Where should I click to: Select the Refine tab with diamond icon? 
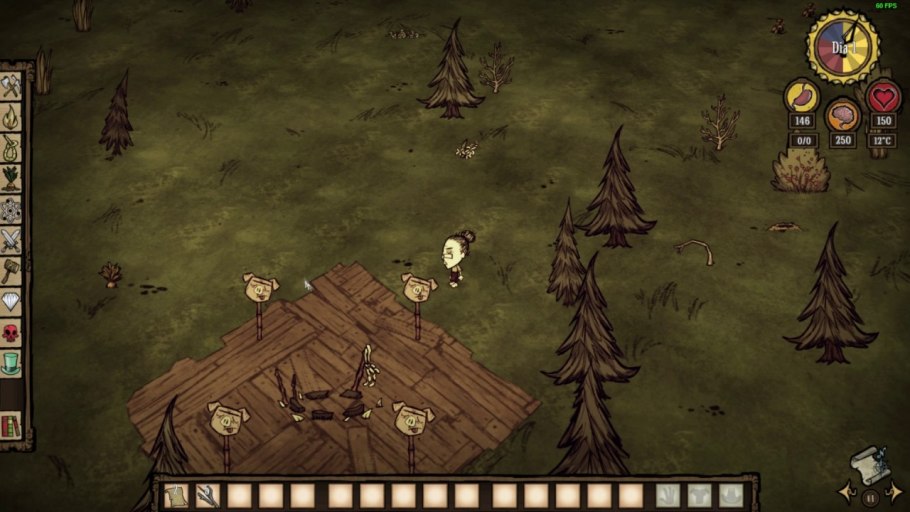(11, 301)
